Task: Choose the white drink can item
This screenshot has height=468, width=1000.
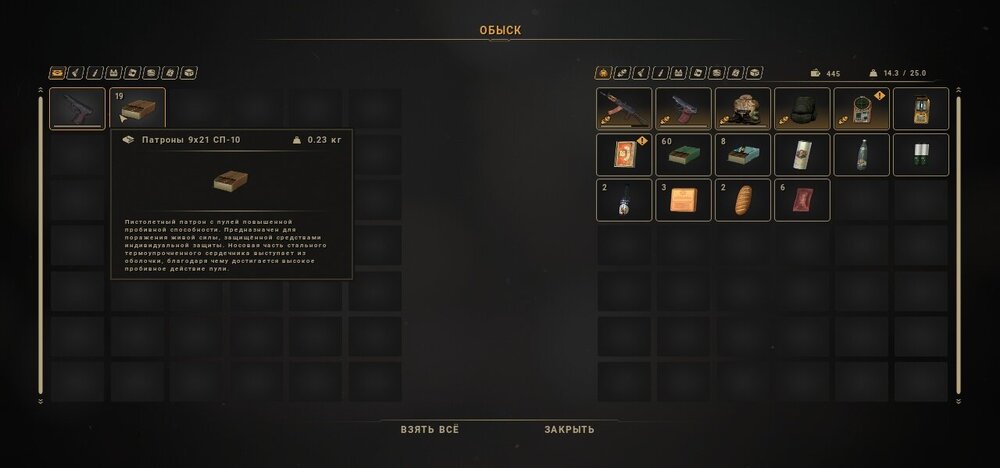Action: pyautogui.click(x=802, y=155)
